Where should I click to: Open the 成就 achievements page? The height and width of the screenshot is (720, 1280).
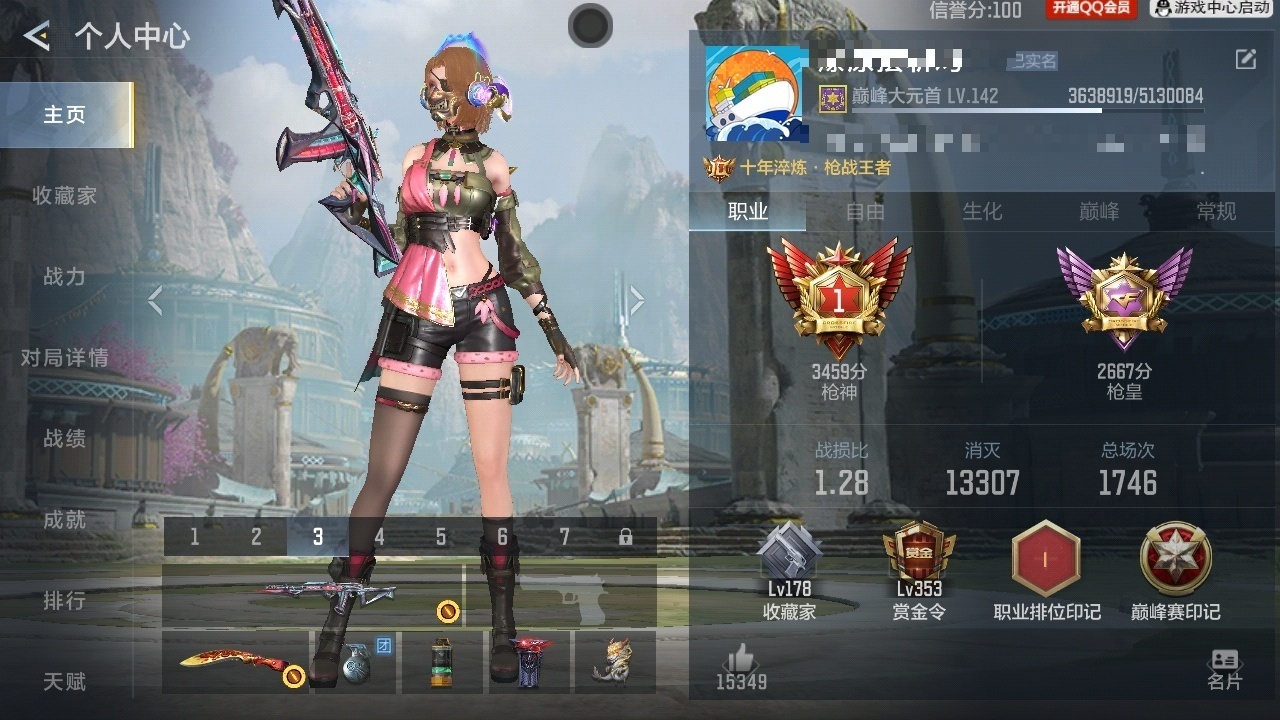(x=65, y=520)
